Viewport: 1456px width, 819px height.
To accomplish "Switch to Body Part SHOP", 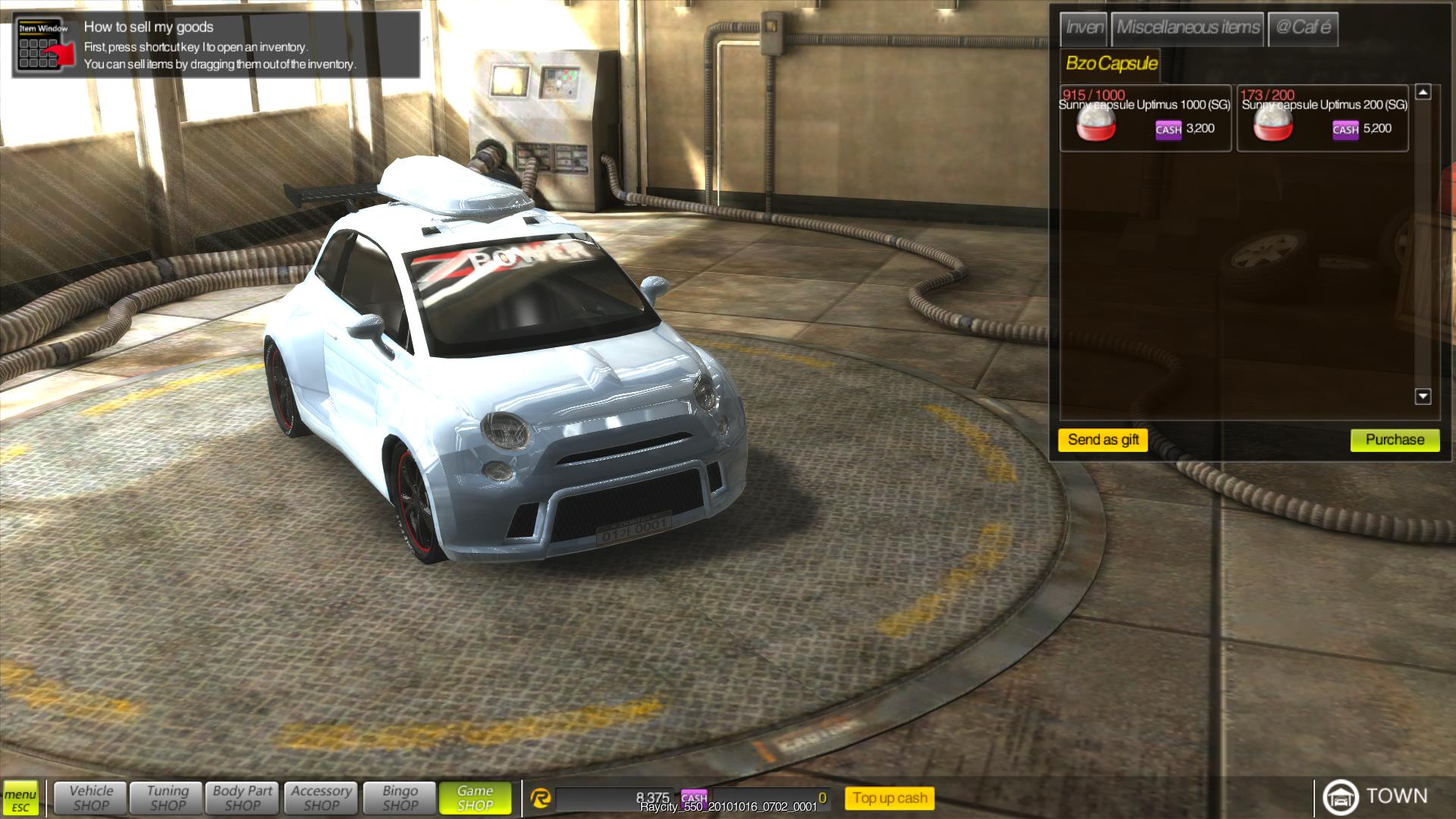I will tap(243, 798).
